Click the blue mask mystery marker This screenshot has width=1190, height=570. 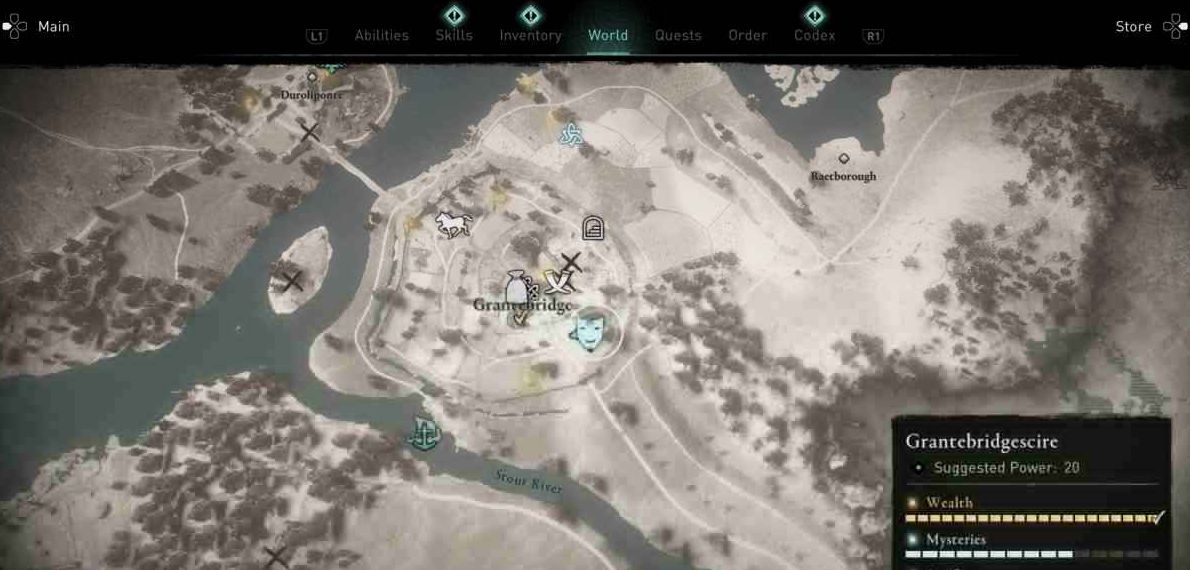[x=588, y=331]
